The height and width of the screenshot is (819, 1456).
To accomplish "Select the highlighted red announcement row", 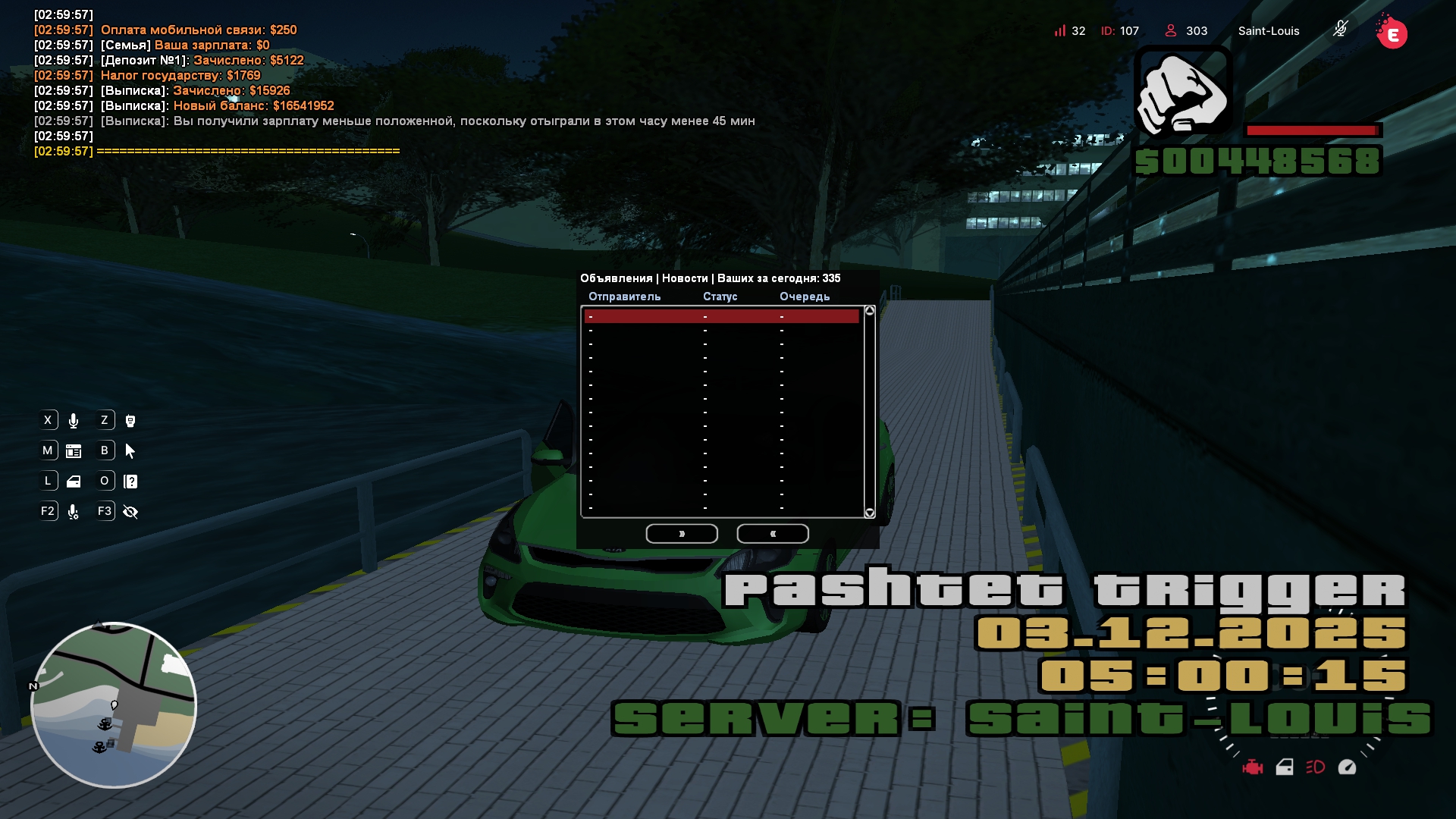I will coord(721,316).
